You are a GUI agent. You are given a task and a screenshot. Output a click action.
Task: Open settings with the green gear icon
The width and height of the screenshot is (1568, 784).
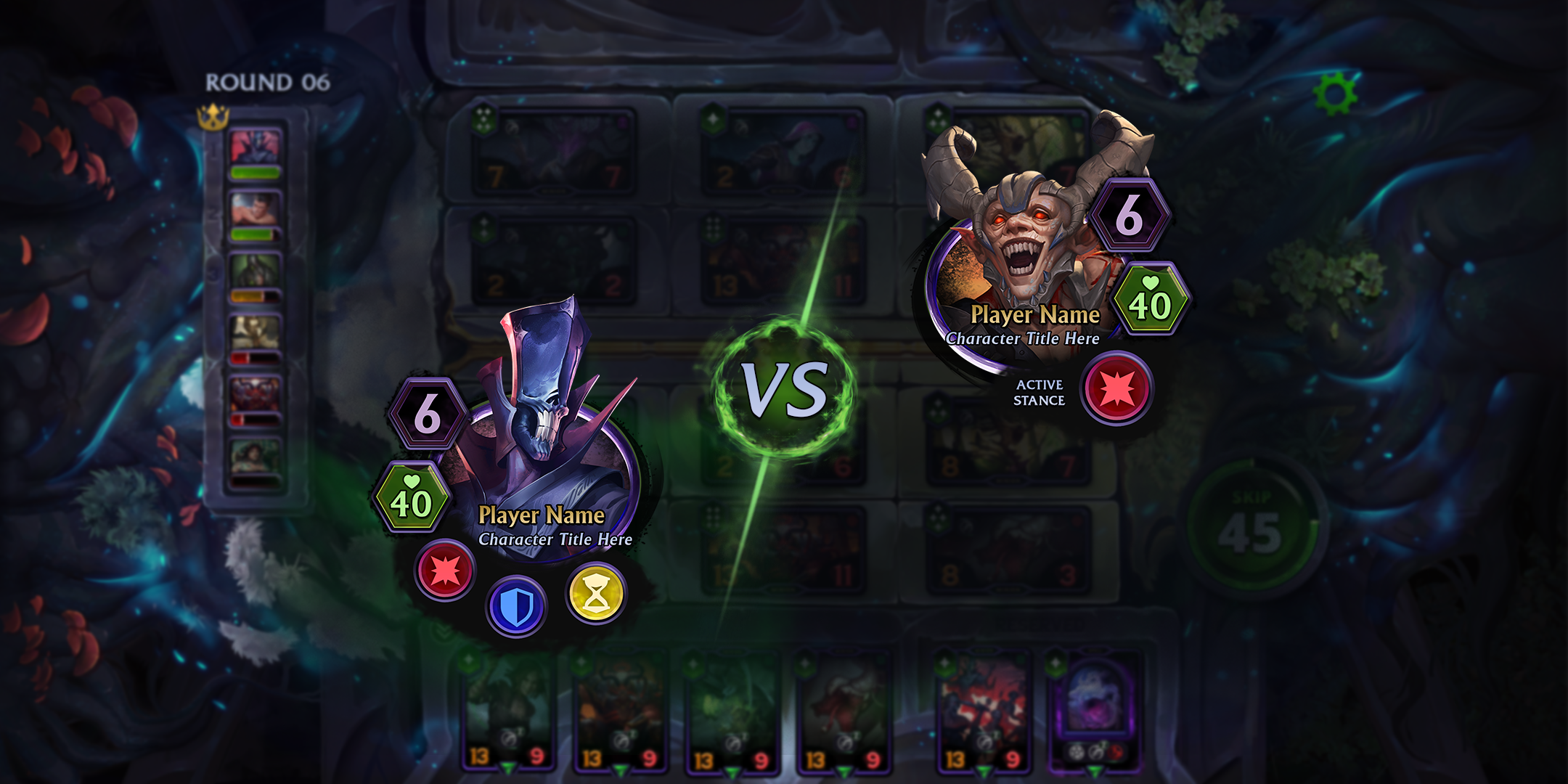click(x=1335, y=94)
